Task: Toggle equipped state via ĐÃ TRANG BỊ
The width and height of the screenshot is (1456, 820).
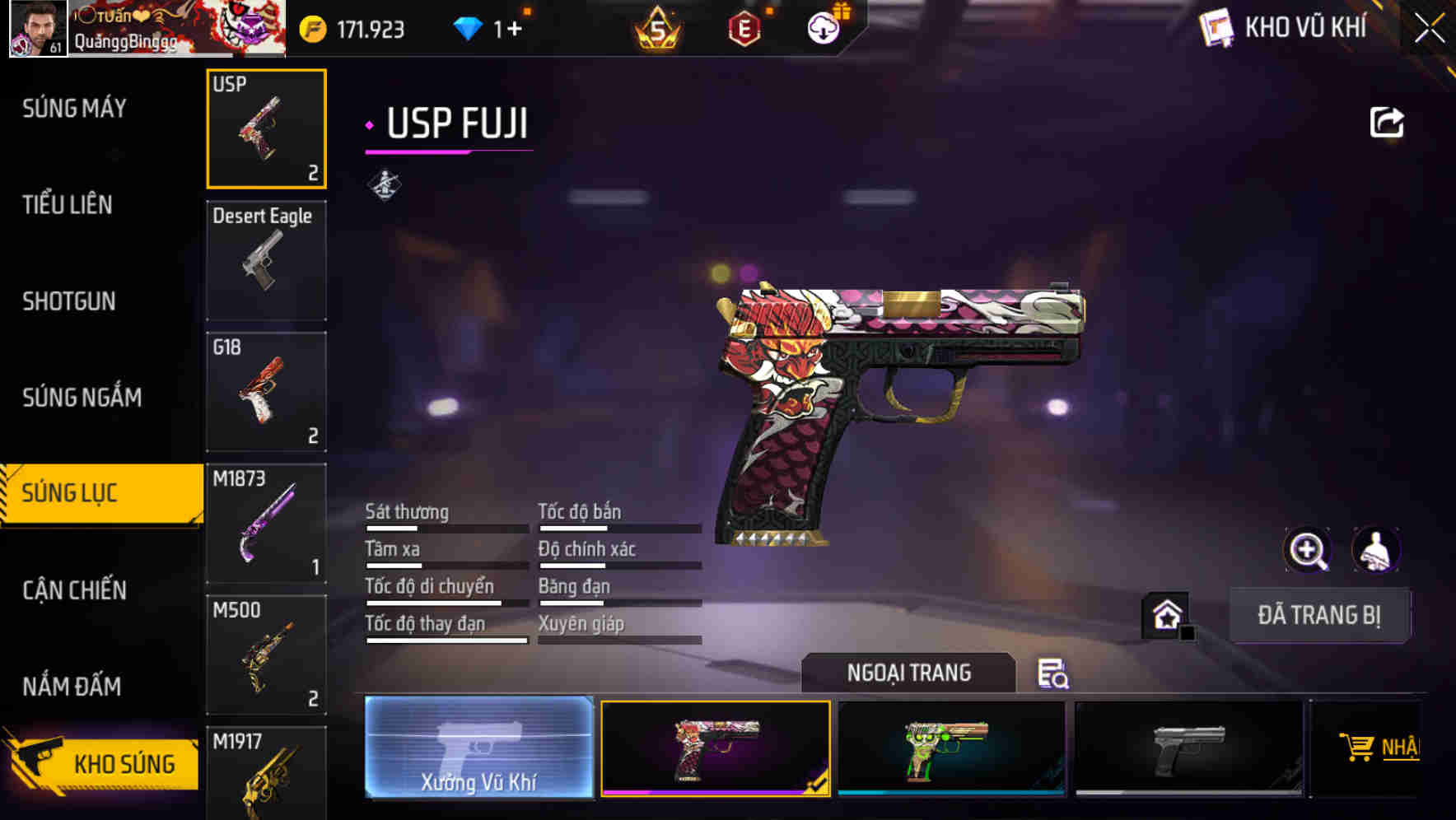Action: pyautogui.click(x=1319, y=615)
